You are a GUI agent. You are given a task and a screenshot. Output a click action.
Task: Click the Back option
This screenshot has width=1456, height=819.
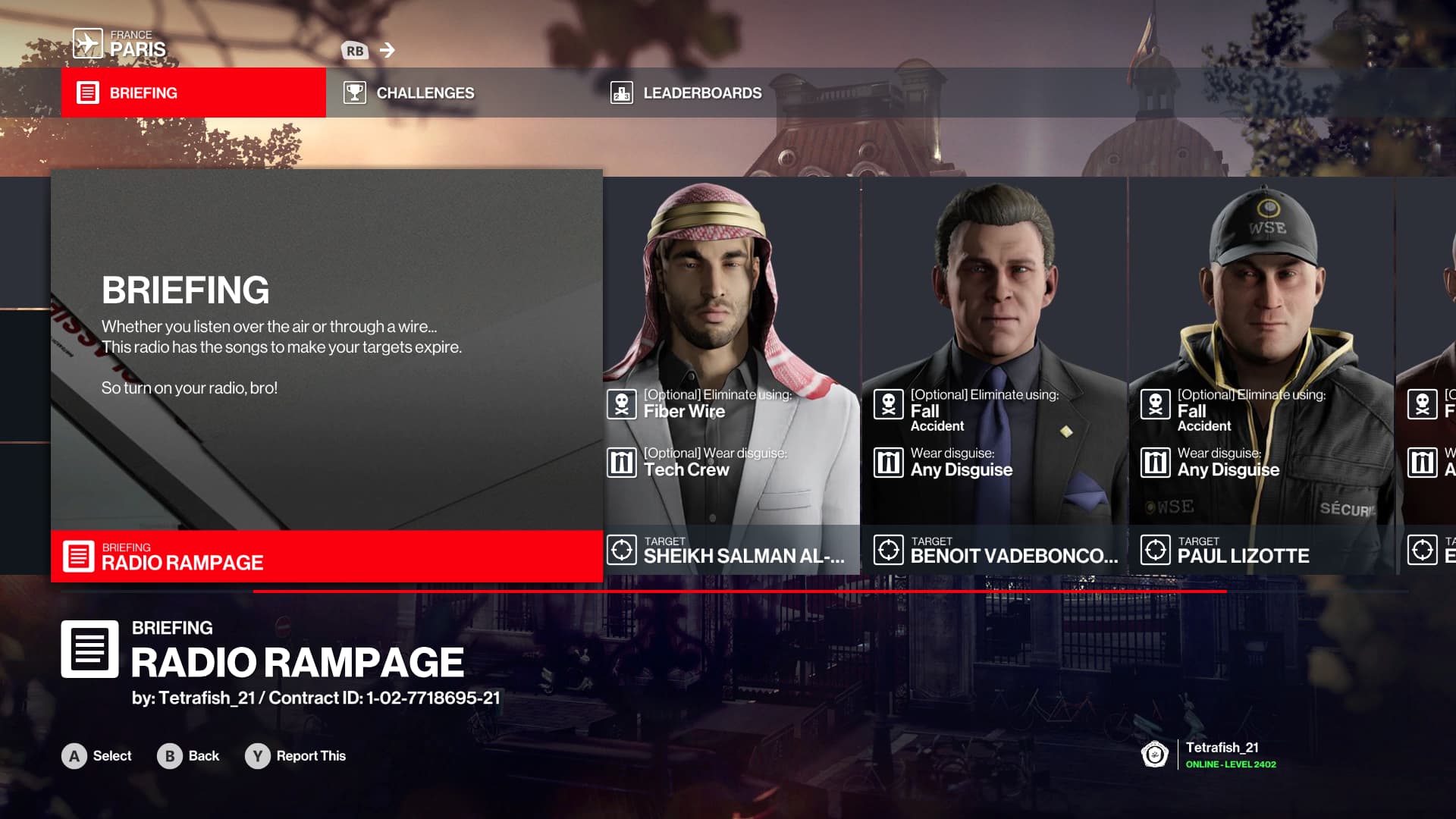point(189,756)
